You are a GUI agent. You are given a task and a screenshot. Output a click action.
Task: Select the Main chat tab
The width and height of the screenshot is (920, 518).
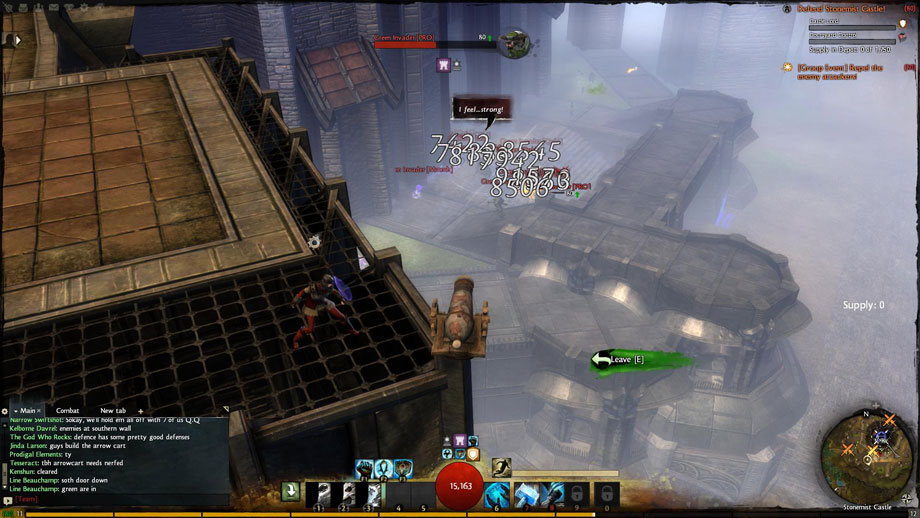[x=27, y=411]
